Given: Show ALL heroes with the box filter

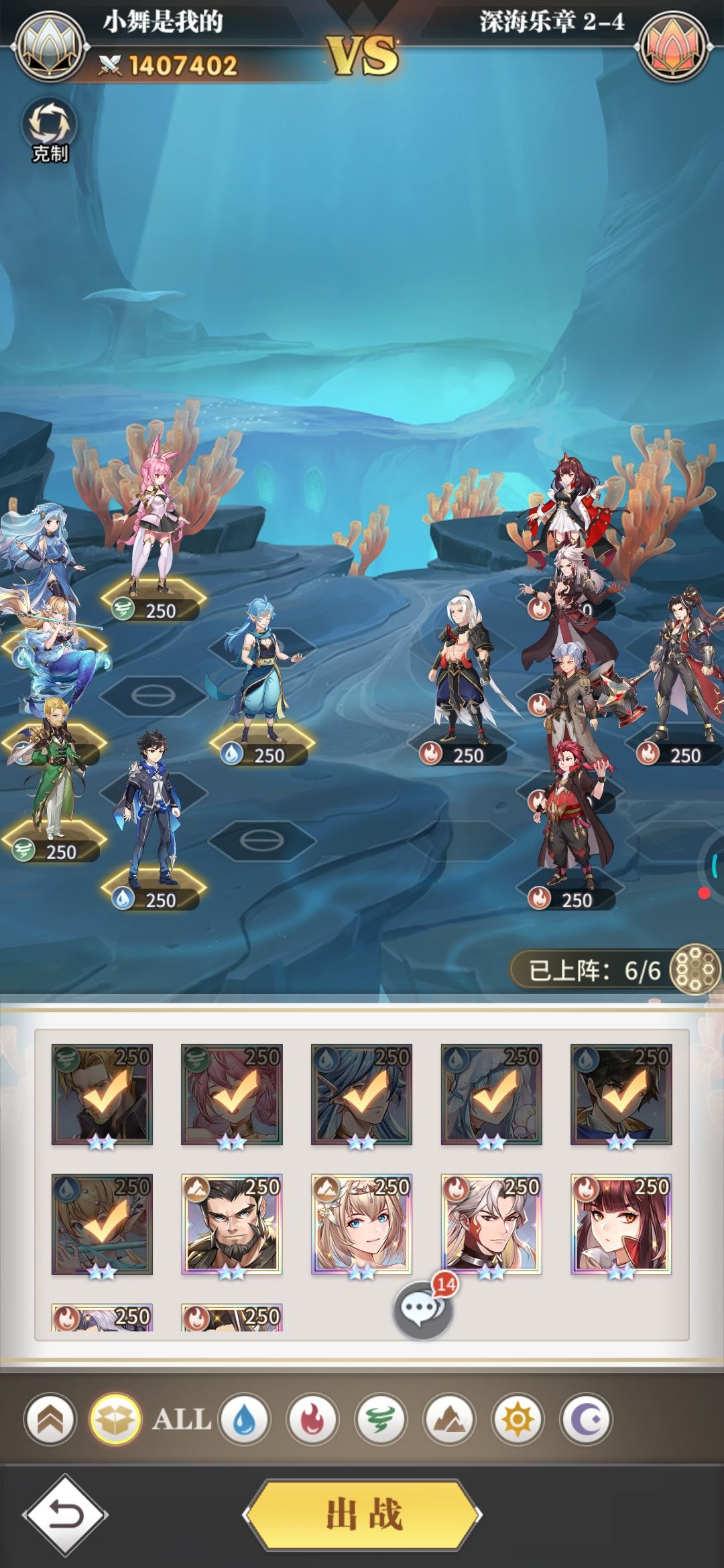Looking at the screenshot, I should coord(115,1419).
